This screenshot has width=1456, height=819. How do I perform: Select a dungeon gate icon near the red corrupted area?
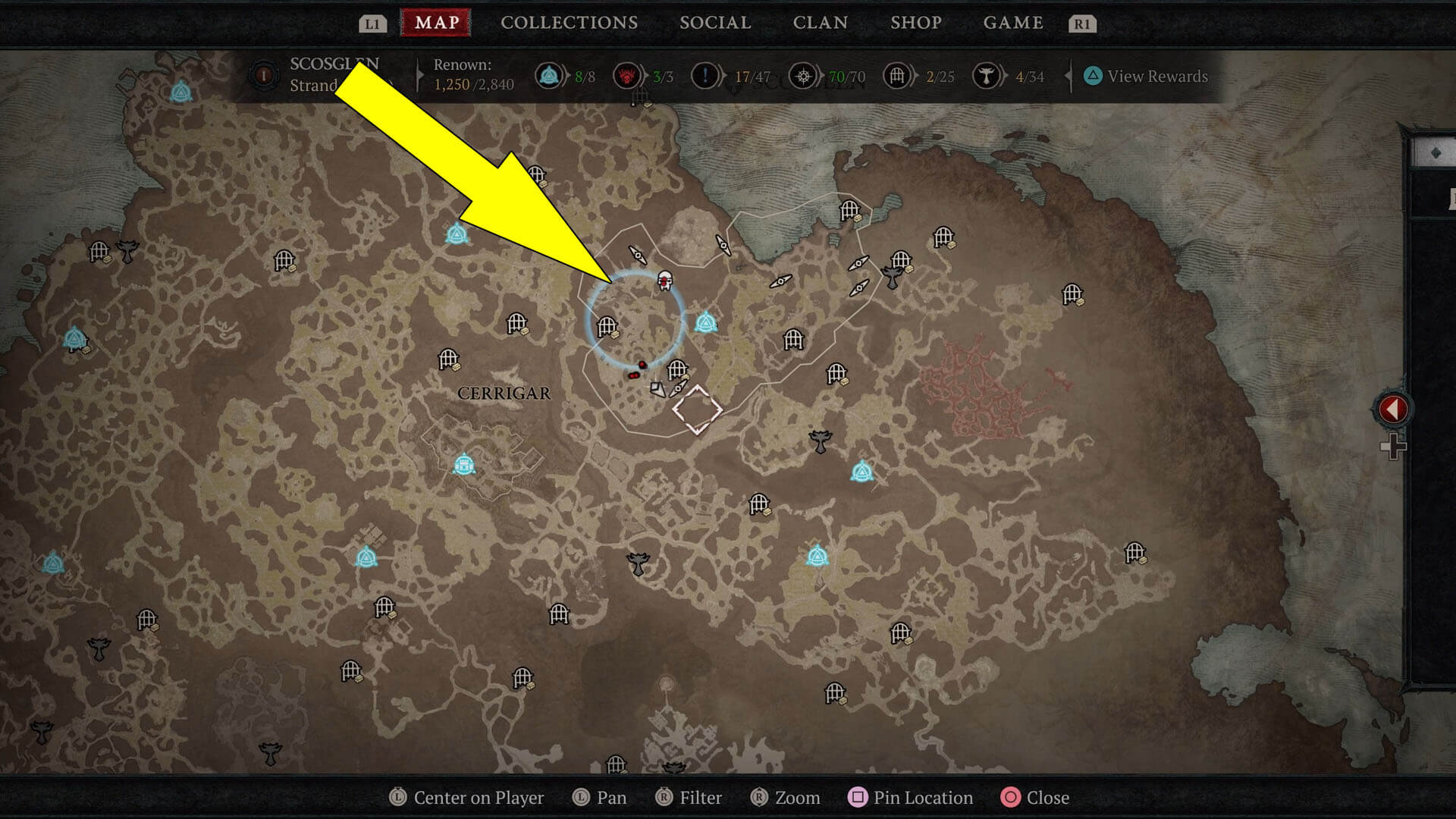click(x=1072, y=293)
